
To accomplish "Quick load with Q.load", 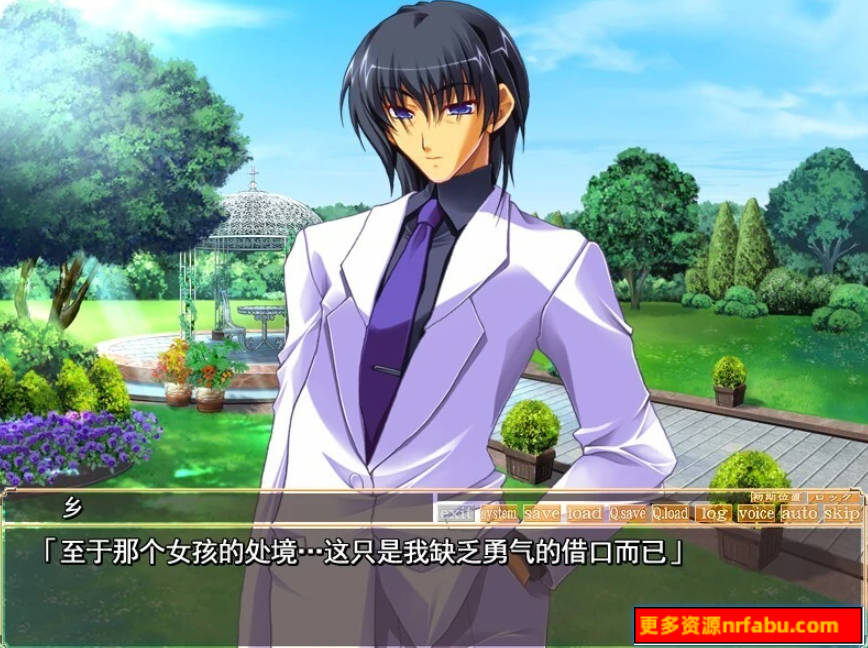I will pyautogui.click(x=671, y=513).
